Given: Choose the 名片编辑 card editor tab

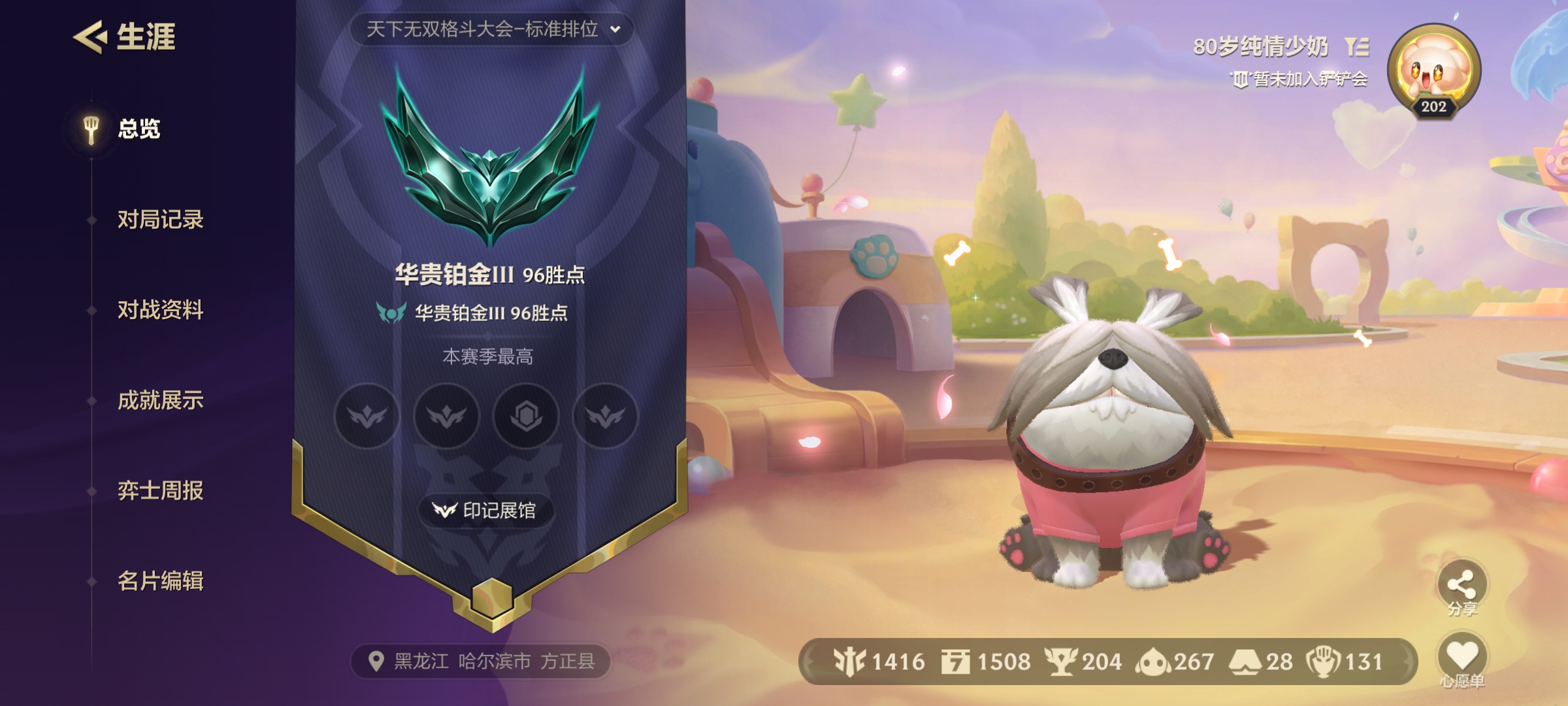Looking at the screenshot, I should (x=160, y=580).
